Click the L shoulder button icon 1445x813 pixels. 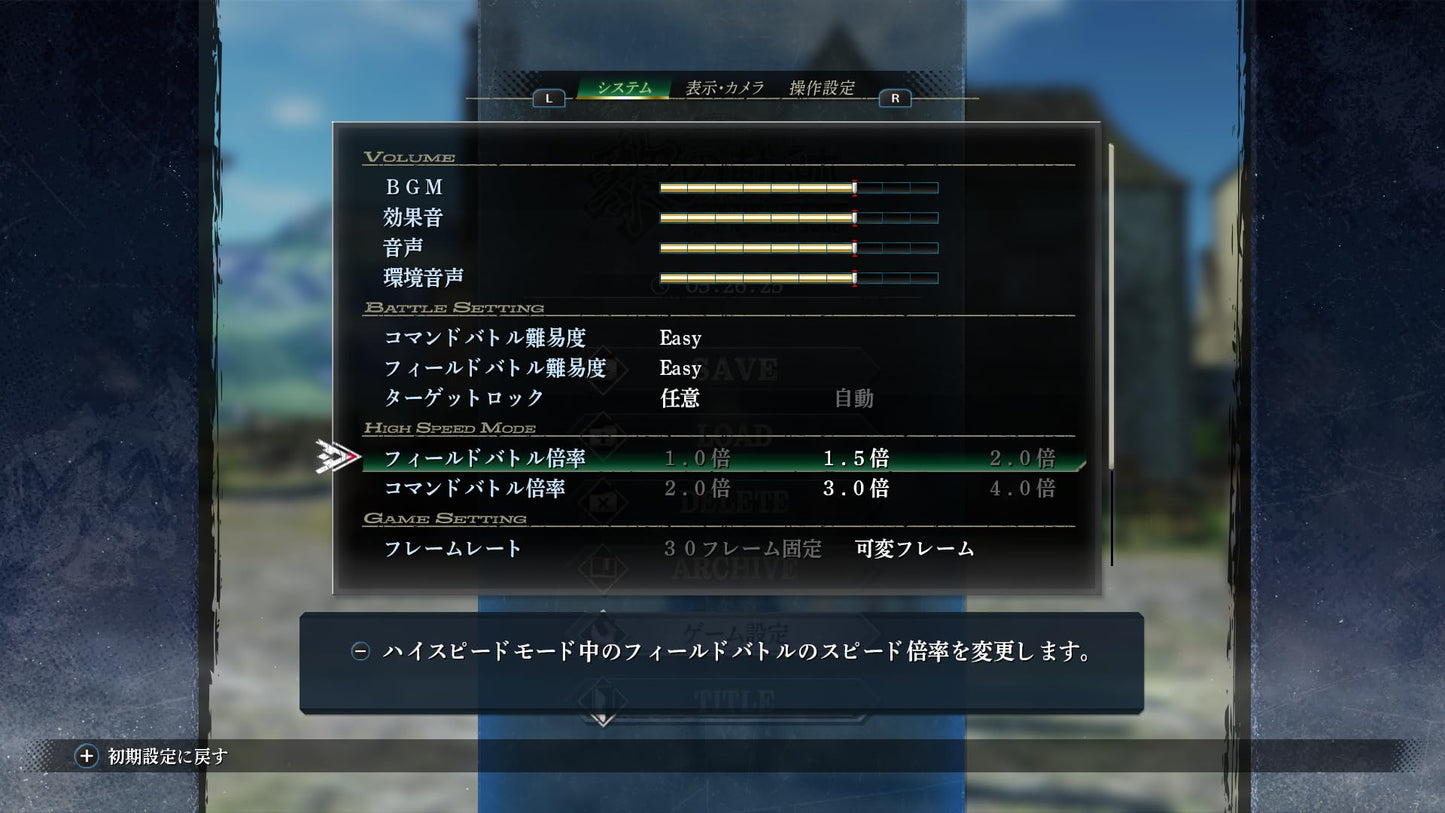tap(547, 97)
